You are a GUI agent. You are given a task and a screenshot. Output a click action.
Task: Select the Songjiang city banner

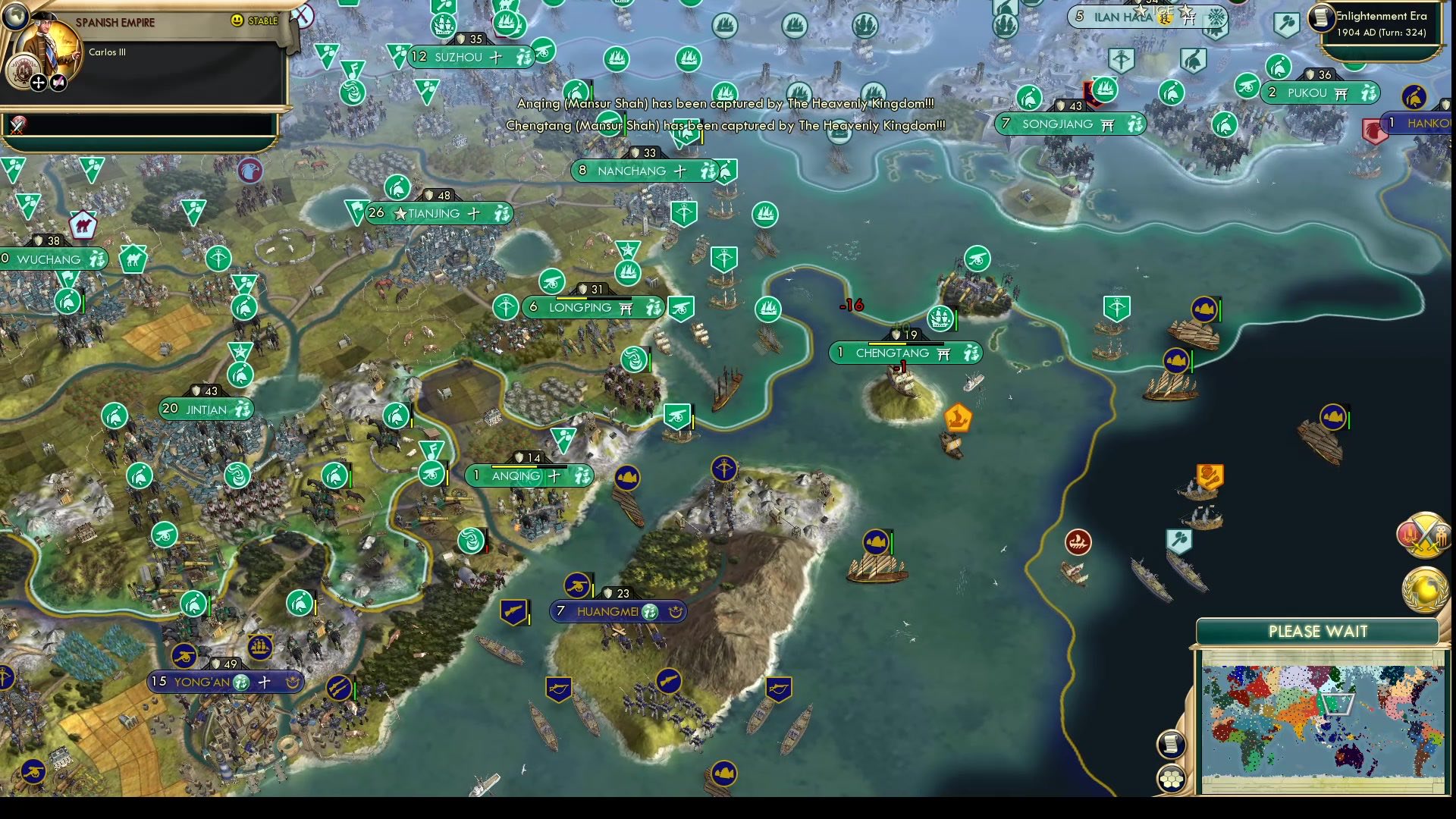(1069, 123)
